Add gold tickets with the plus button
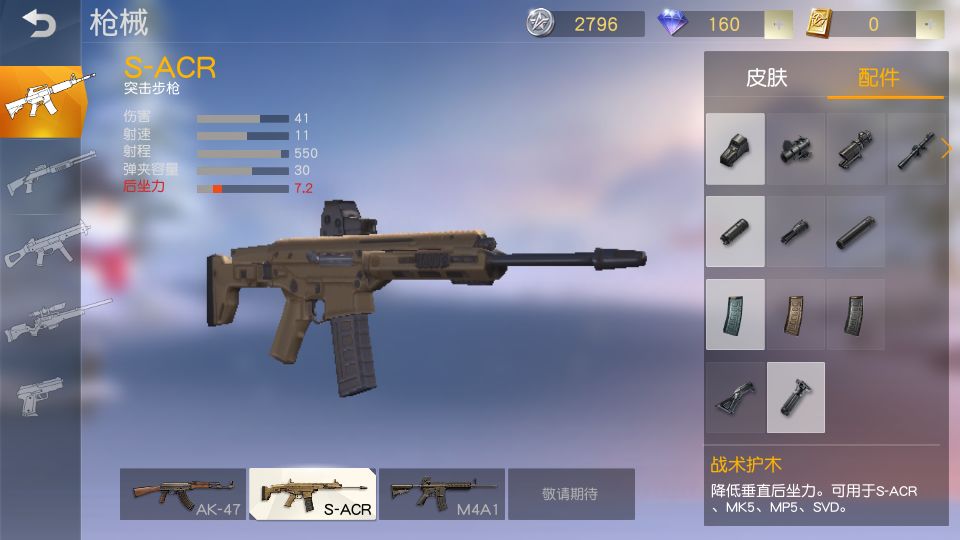The width and height of the screenshot is (960, 540). [930, 24]
